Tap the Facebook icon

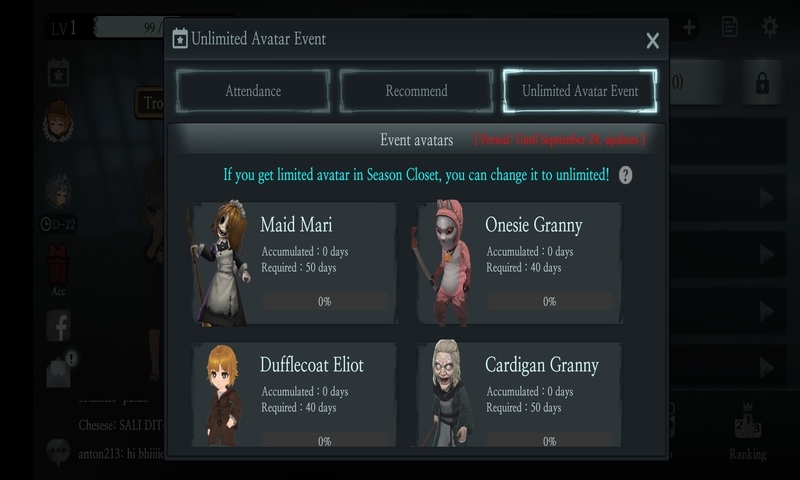tap(58, 325)
